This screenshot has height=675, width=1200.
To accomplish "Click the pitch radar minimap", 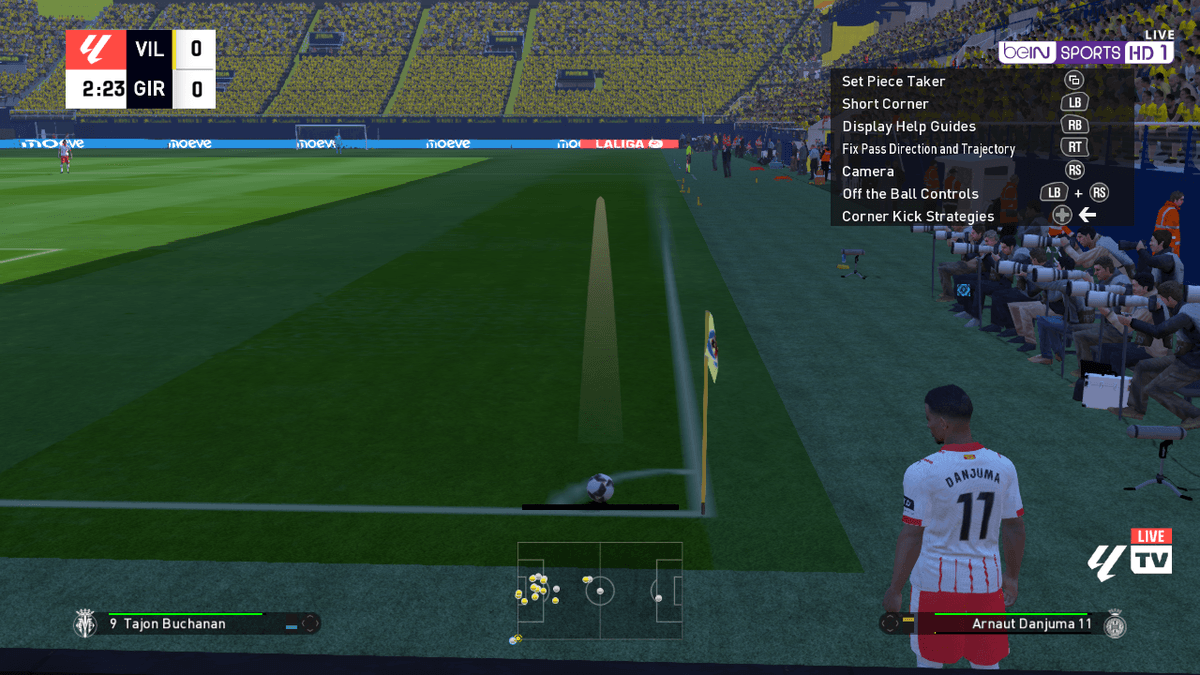I will (x=600, y=591).
